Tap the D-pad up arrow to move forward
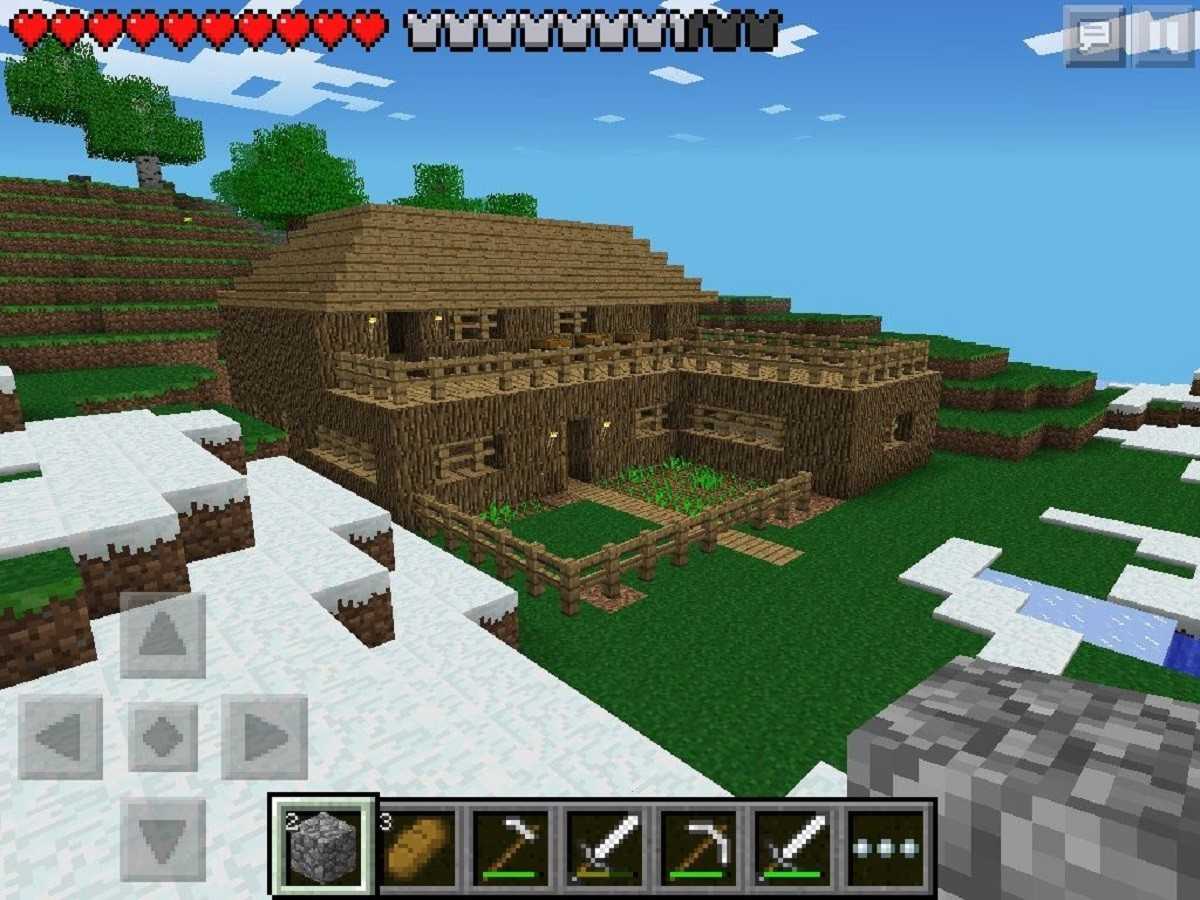The width and height of the screenshot is (1200, 900). [163, 635]
